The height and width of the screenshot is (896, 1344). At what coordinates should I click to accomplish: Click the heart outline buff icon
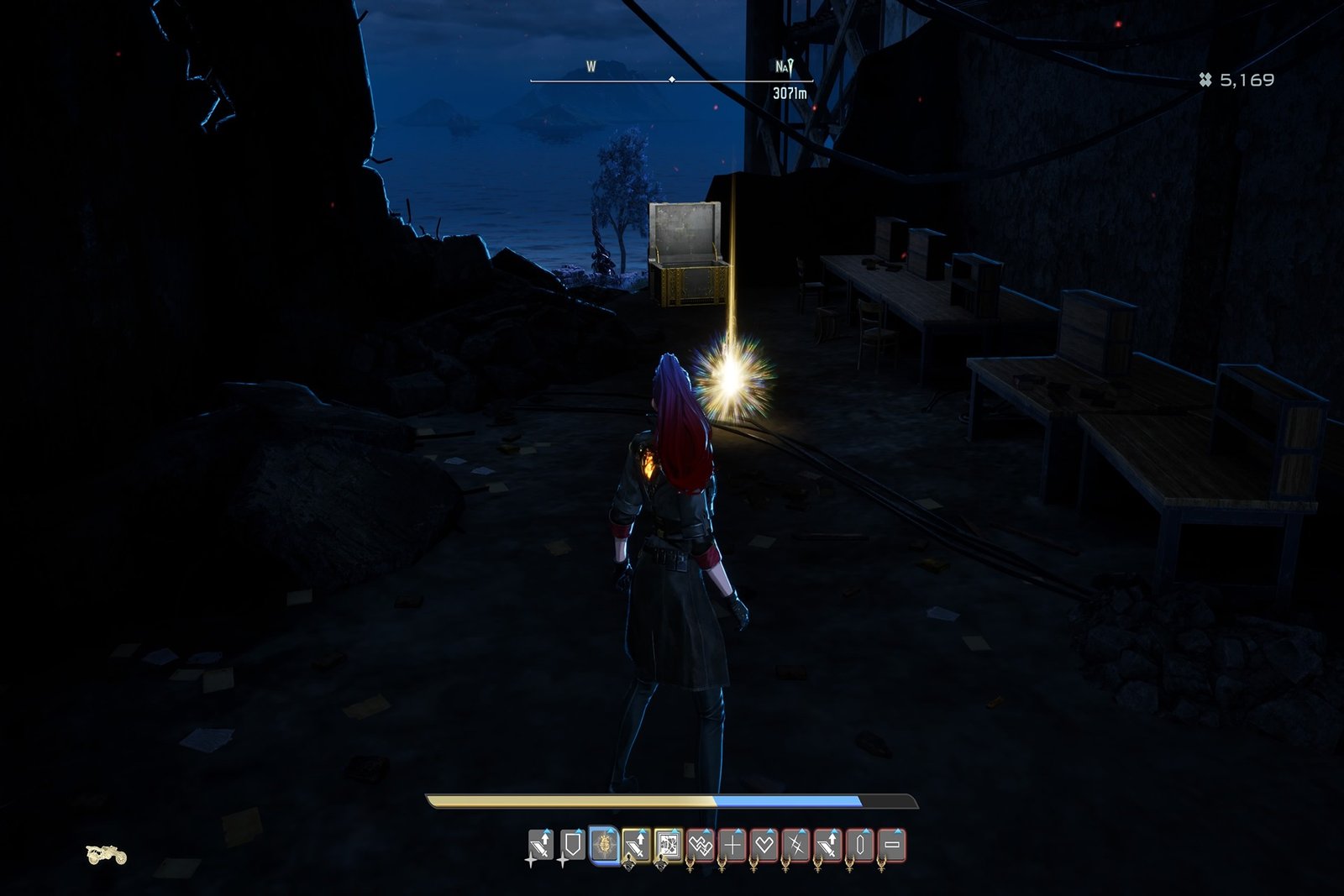coord(764,845)
